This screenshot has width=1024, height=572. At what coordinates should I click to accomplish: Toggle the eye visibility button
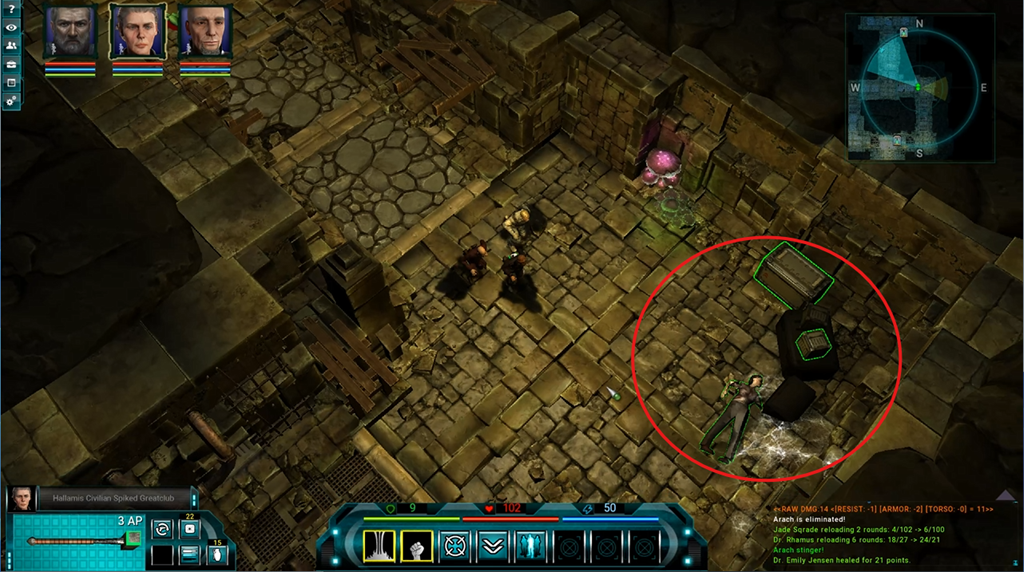pos(11,28)
